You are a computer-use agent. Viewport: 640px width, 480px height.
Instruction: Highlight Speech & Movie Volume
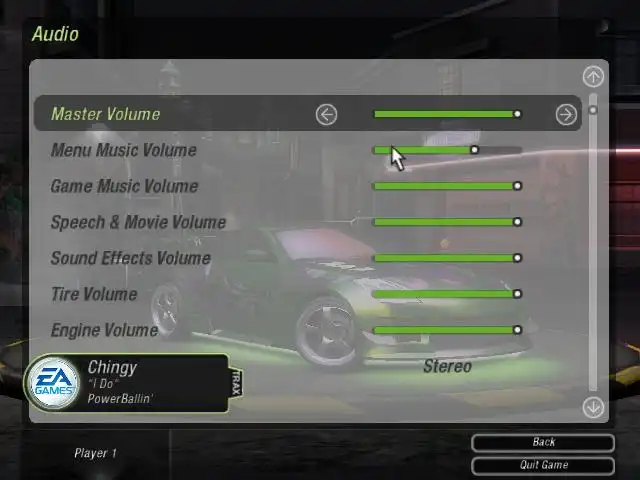coord(138,222)
